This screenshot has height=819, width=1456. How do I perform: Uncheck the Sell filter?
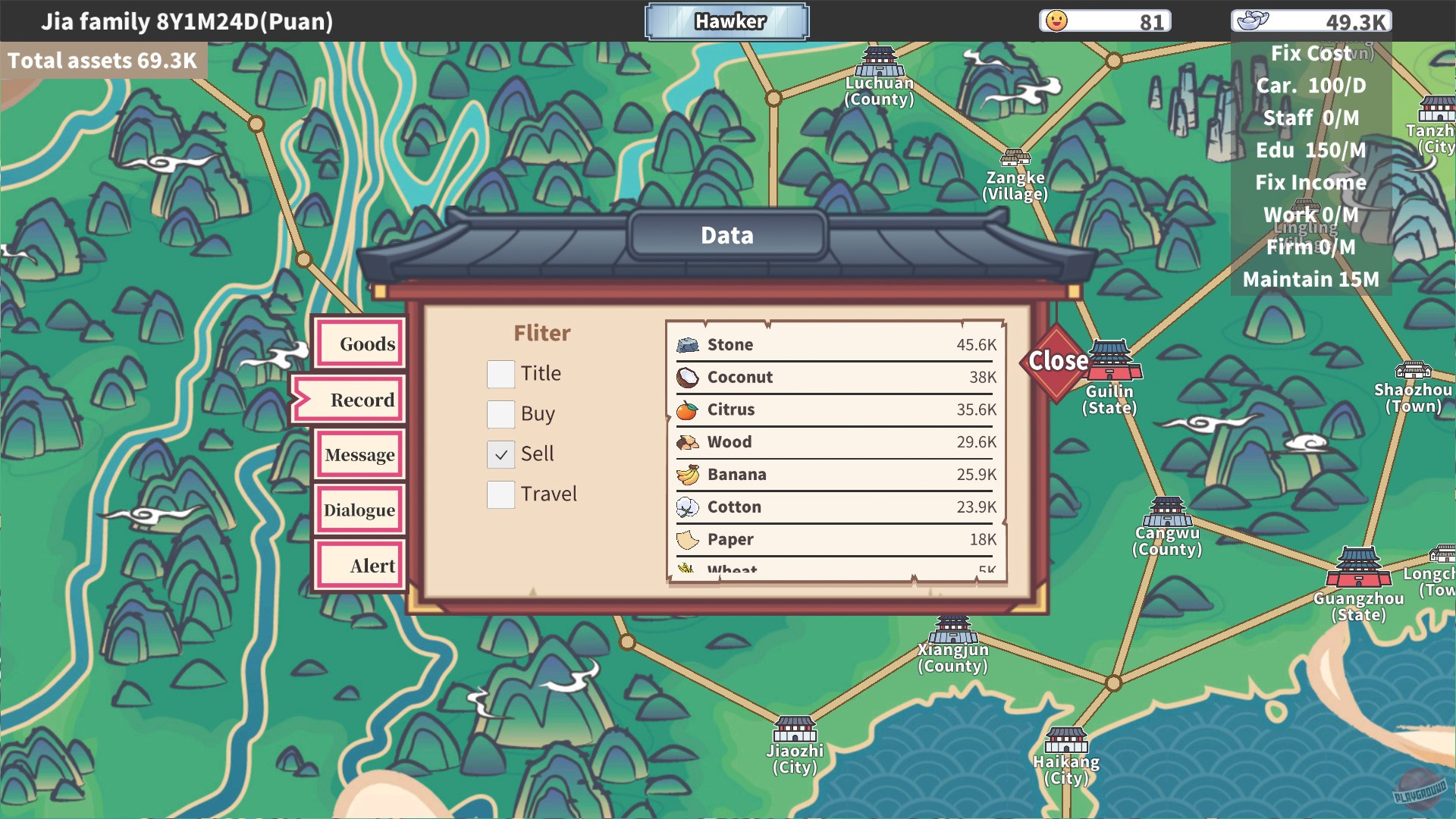pyautogui.click(x=501, y=453)
